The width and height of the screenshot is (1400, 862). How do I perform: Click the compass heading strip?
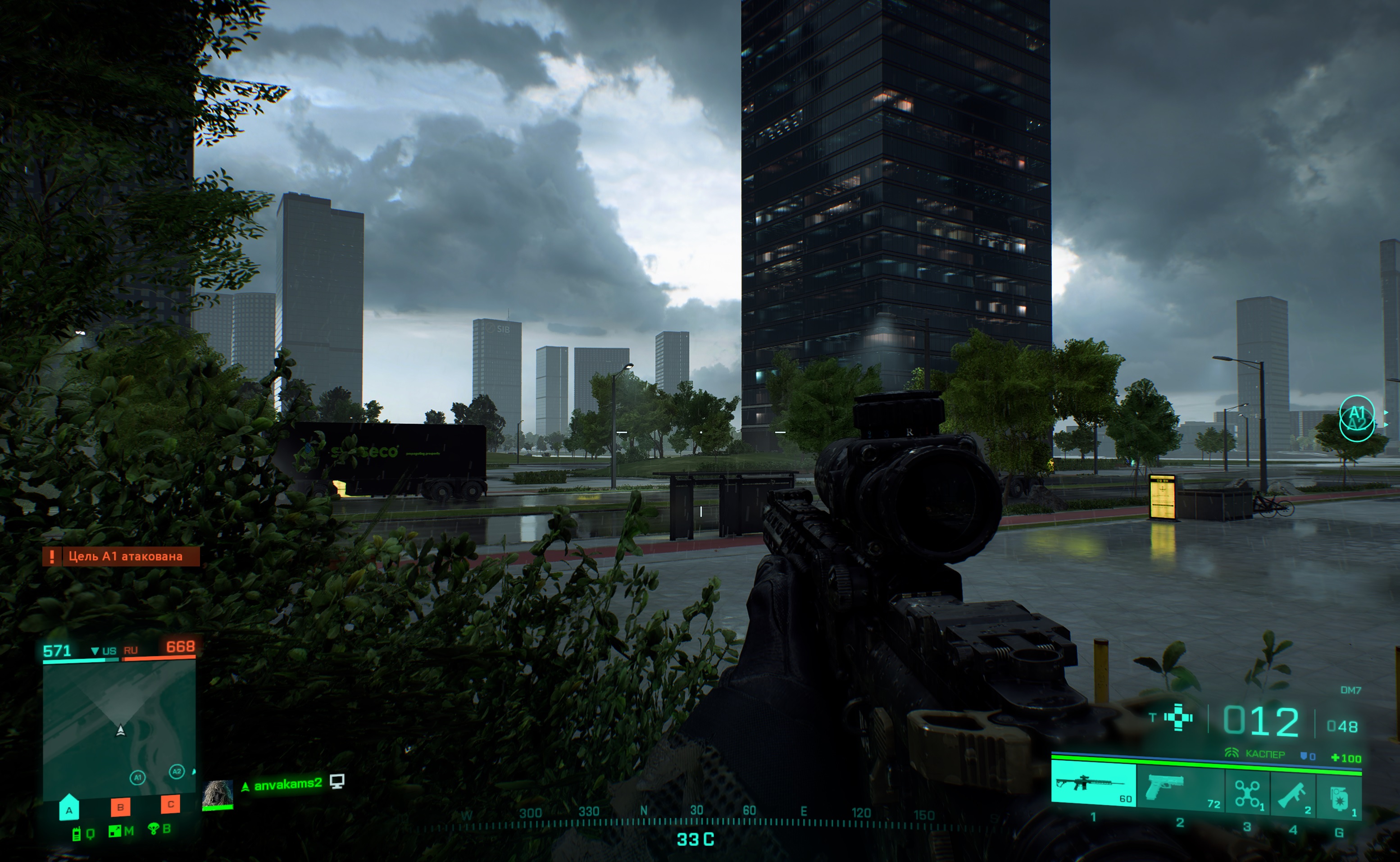695,818
